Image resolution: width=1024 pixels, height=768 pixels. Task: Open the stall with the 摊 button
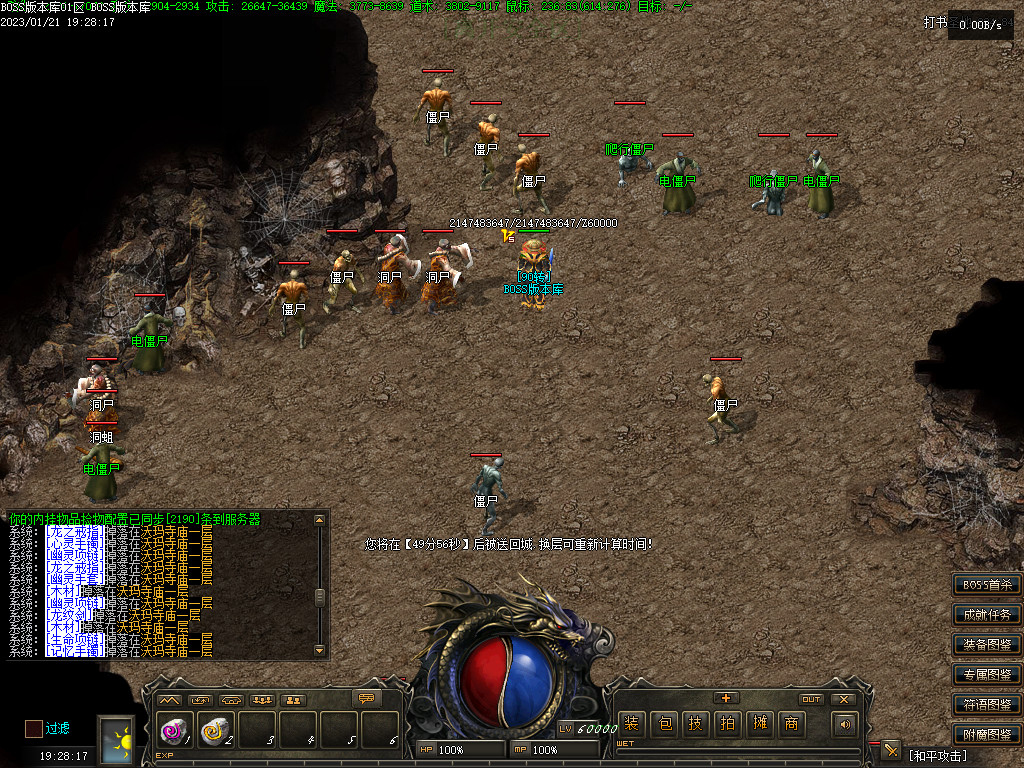click(759, 724)
